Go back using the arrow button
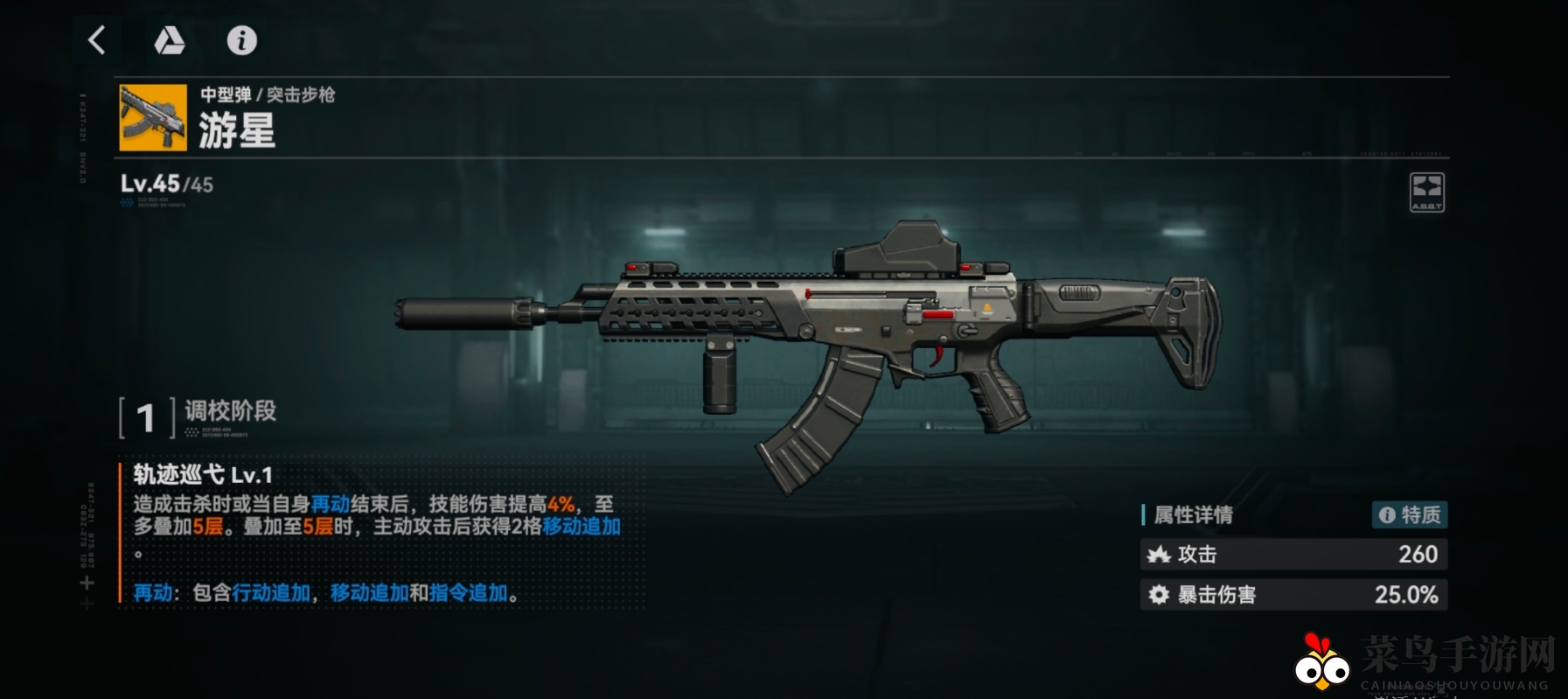1568x699 pixels. 97,40
